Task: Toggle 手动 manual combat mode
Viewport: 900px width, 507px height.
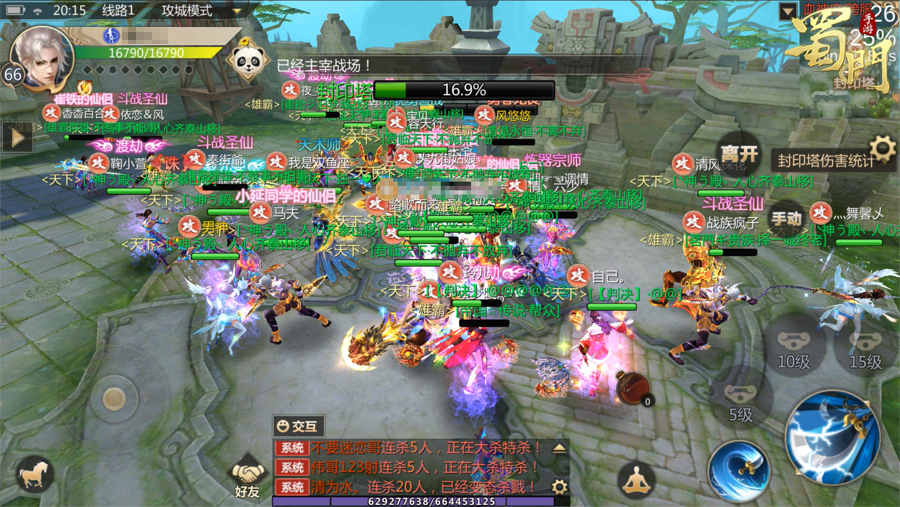Action: [x=786, y=218]
